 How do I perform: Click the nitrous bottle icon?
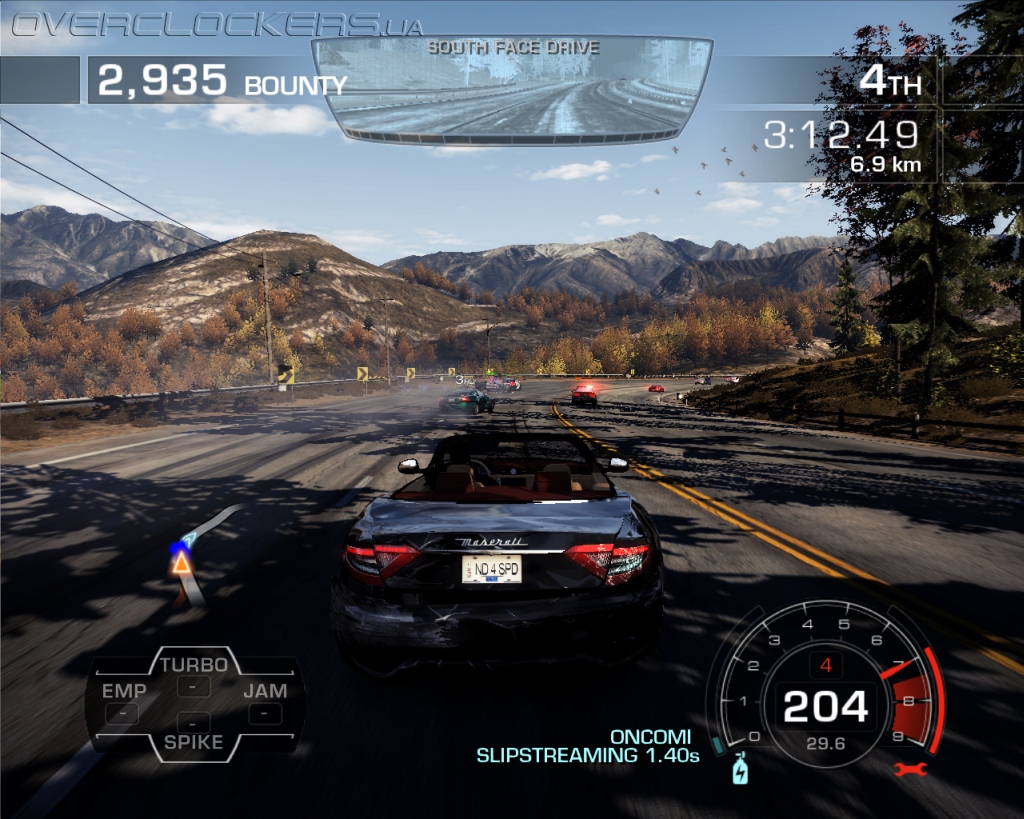[x=740, y=768]
